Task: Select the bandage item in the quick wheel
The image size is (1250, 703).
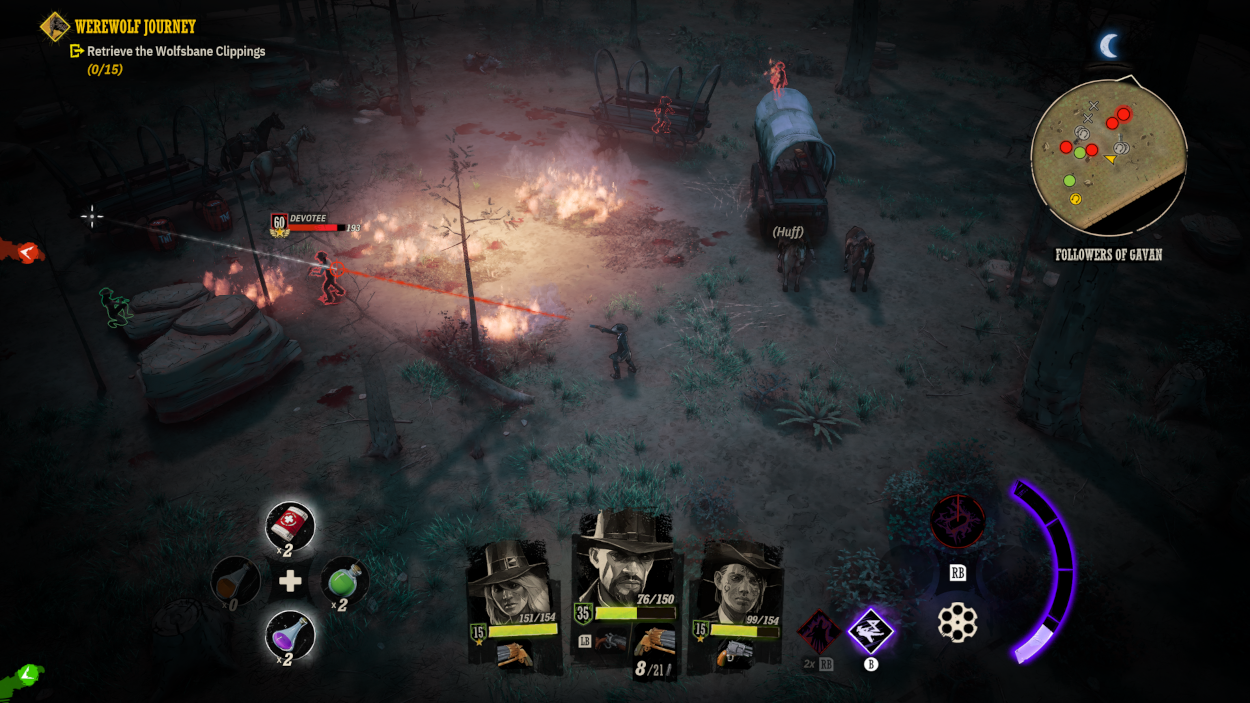Action: [290, 526]
